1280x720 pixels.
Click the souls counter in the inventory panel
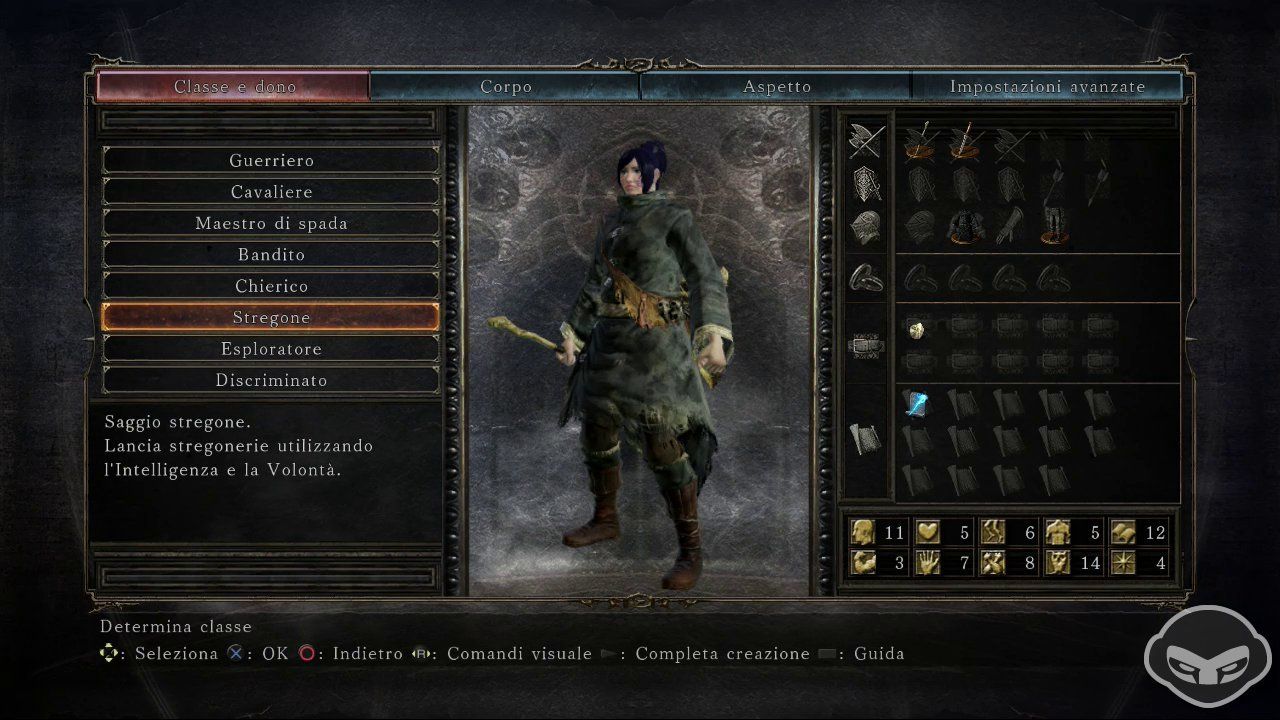click(880, 532)
